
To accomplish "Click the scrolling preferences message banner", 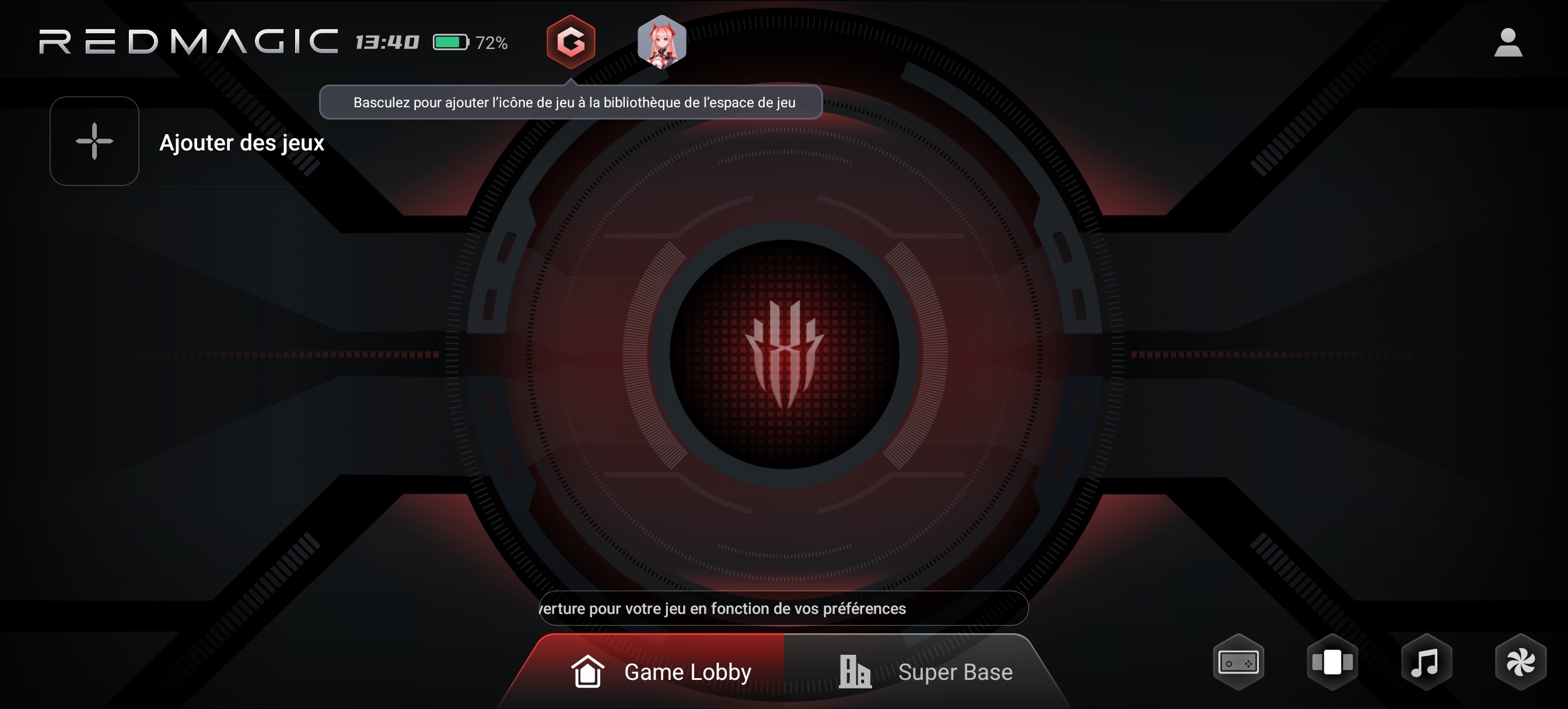I will [x=783, y=608].
